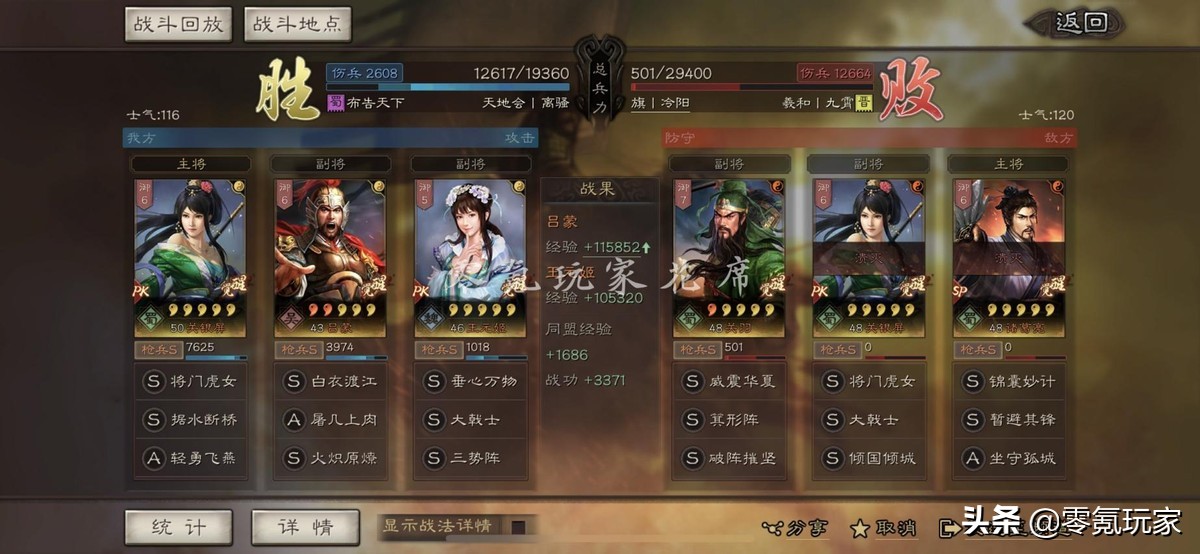View the 白衣渡江 skill
Image resolution: width=1200 pixels, height=554 pixels.
(330, 381)
